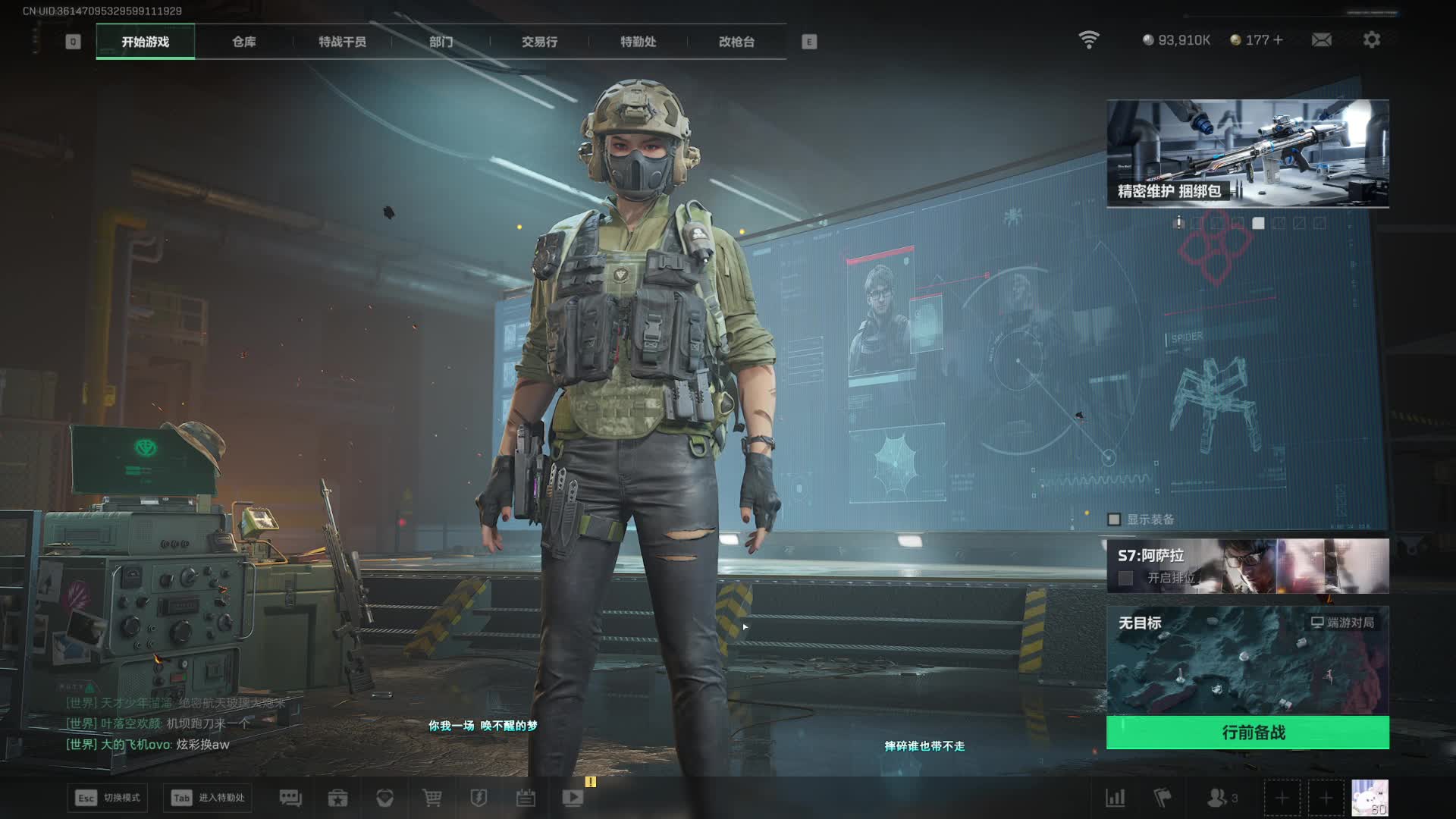The height and width of the screenshot is (819, 1456).
Task: Click the player avatar portrait
Action: coord(1370,798)
